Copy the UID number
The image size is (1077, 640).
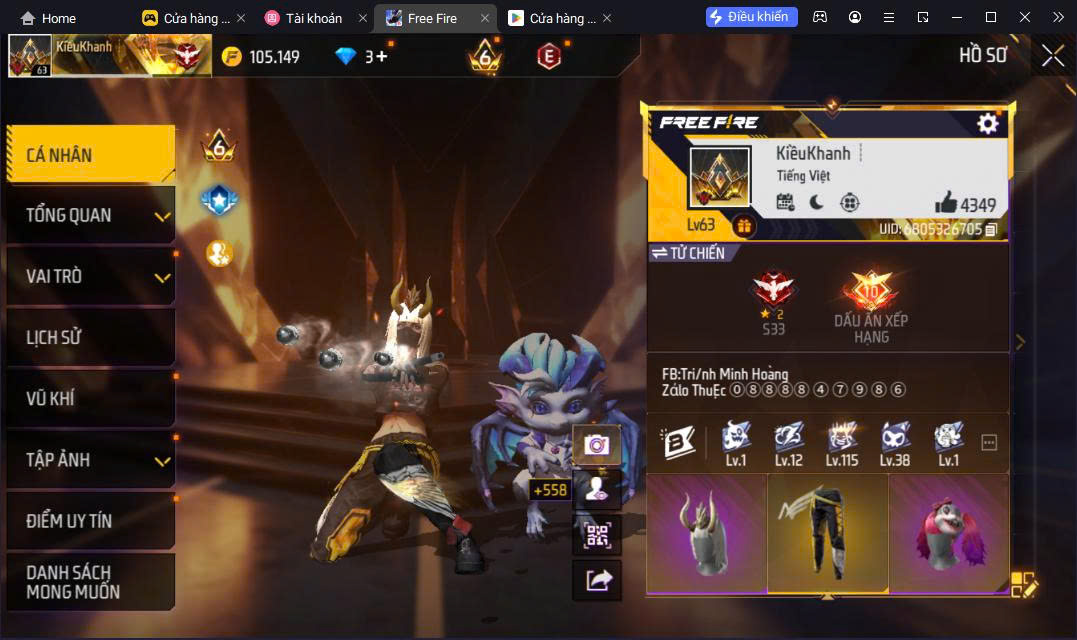point(990,230)
